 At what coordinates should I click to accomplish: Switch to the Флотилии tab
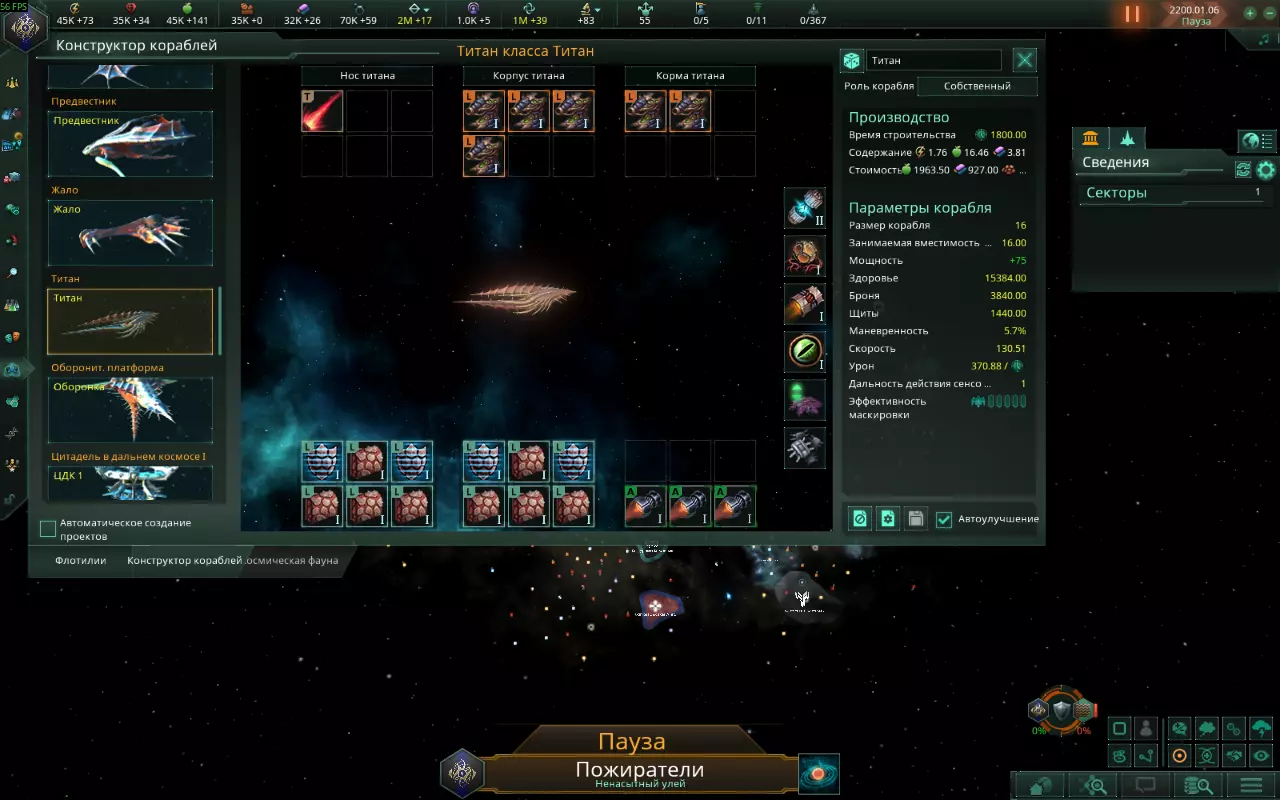point(81,561)
